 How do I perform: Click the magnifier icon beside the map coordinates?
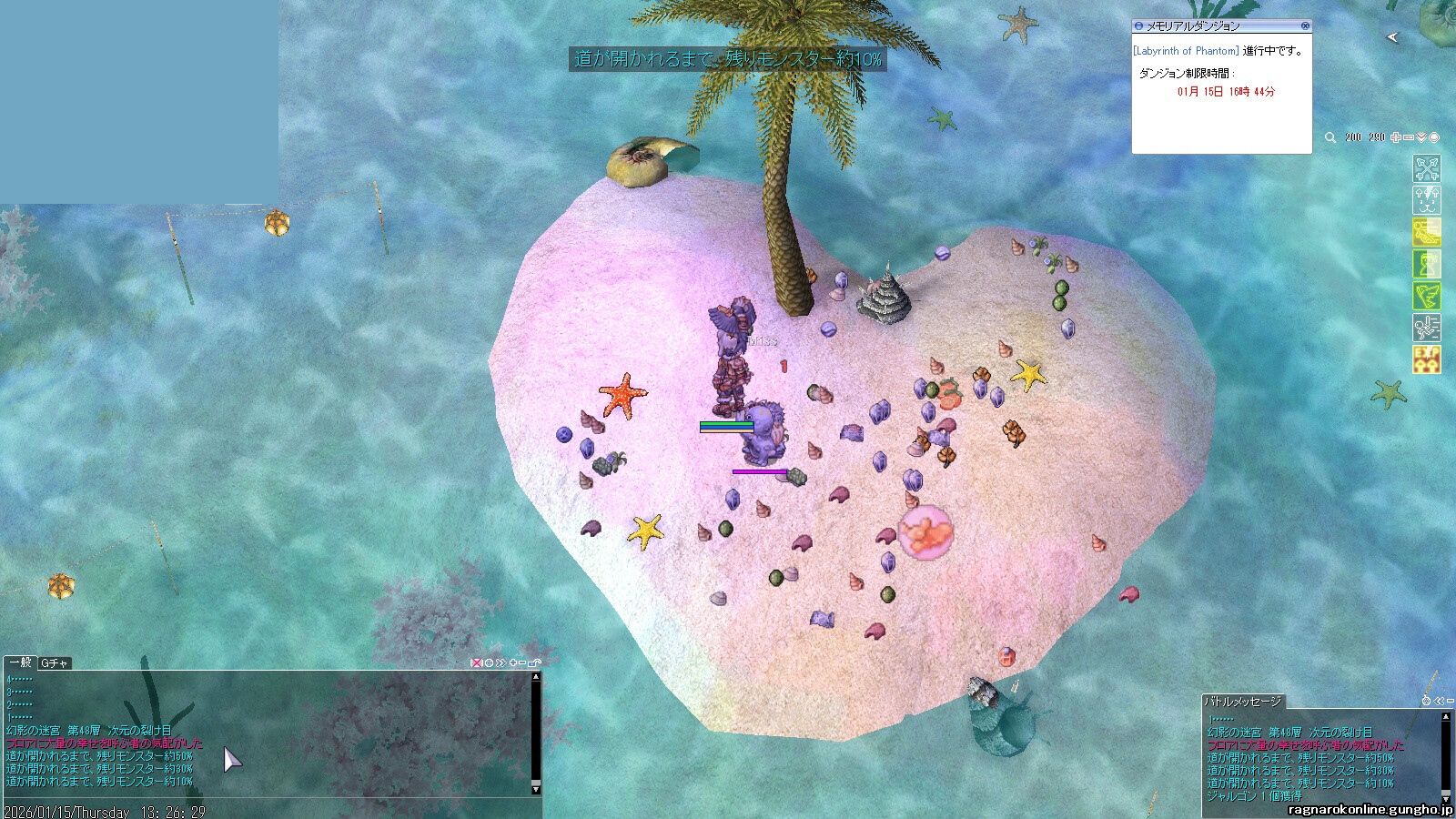coord(1330,137)
